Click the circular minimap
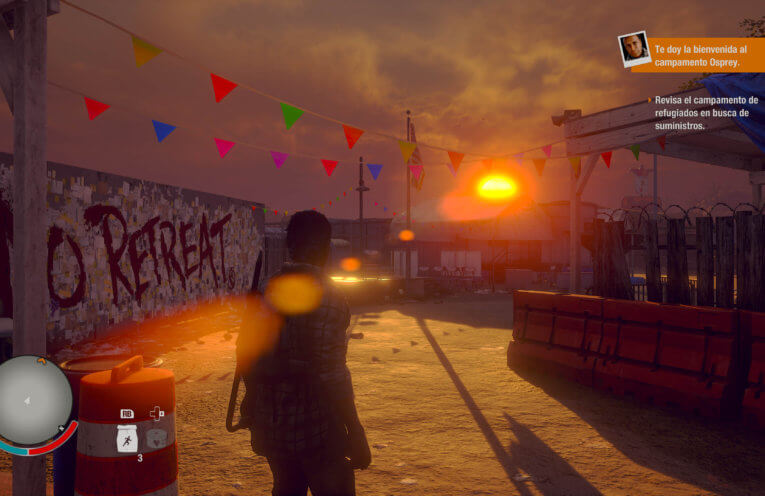The height and width of the screenshot is (496, 765). tap(35, 401)
